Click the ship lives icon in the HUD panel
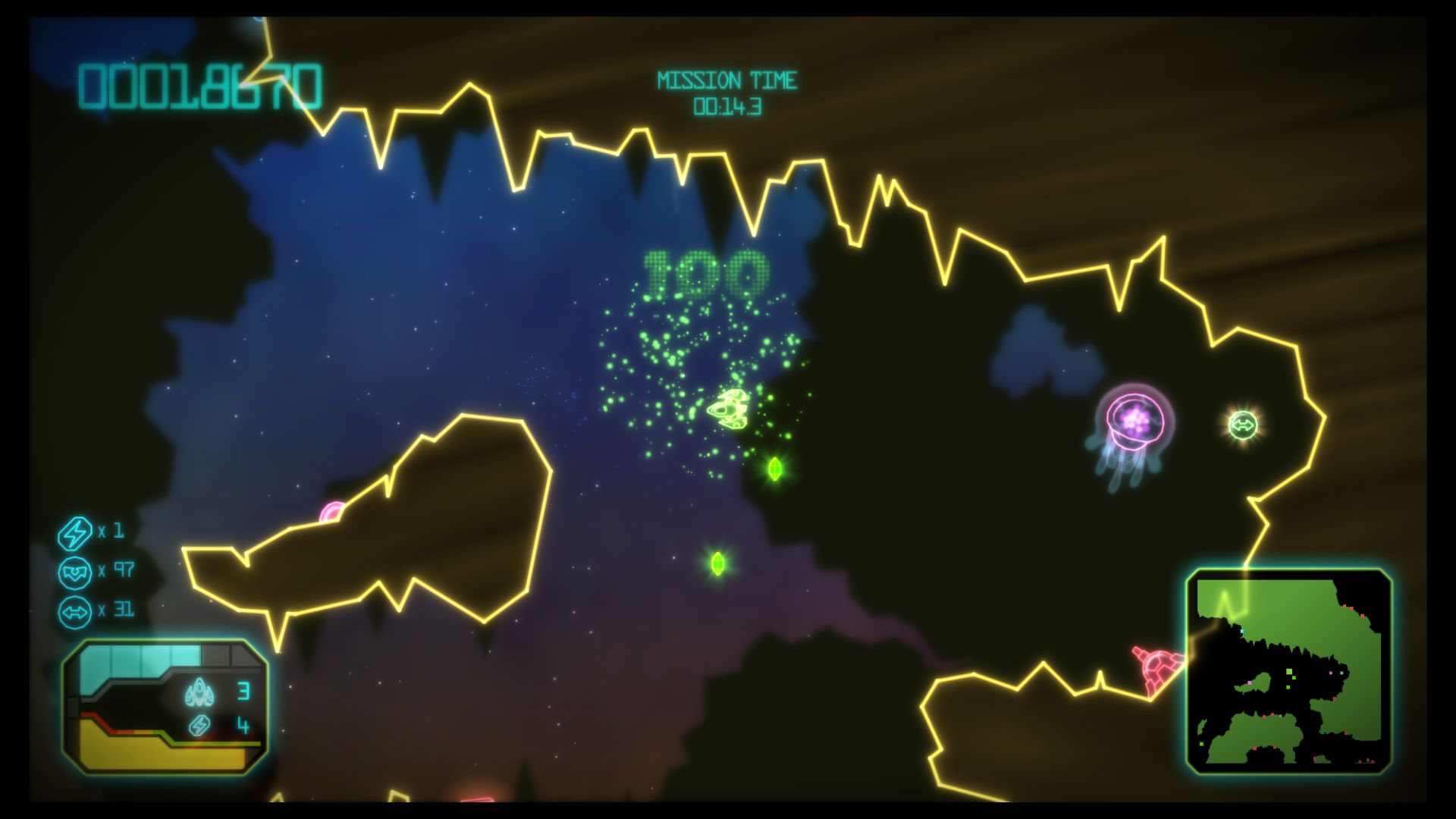The image size is (1456, 819). [x=199, y=692]
